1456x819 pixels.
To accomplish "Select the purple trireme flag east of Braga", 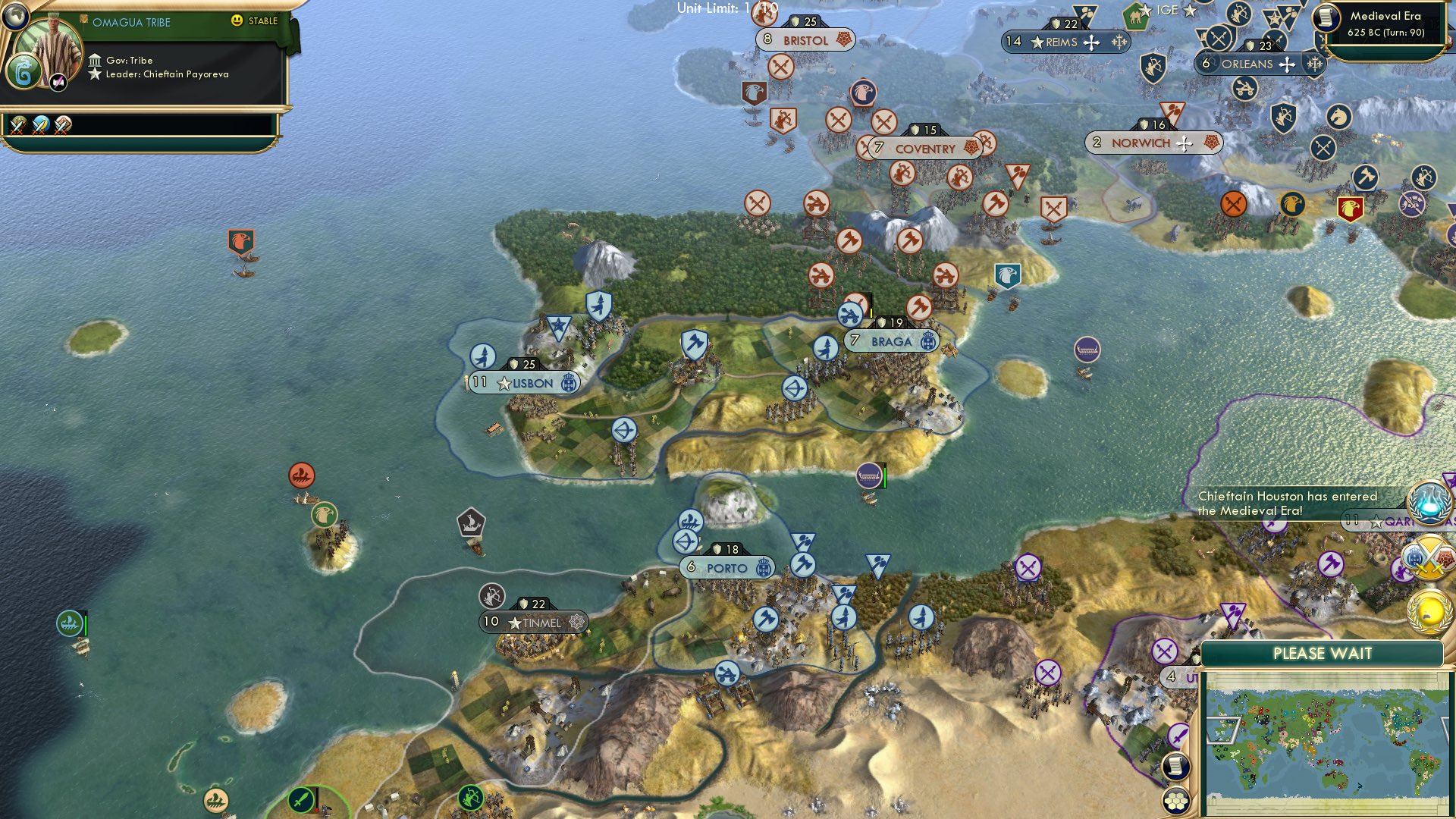I will pyautogui.click(x=1087, y=351).
